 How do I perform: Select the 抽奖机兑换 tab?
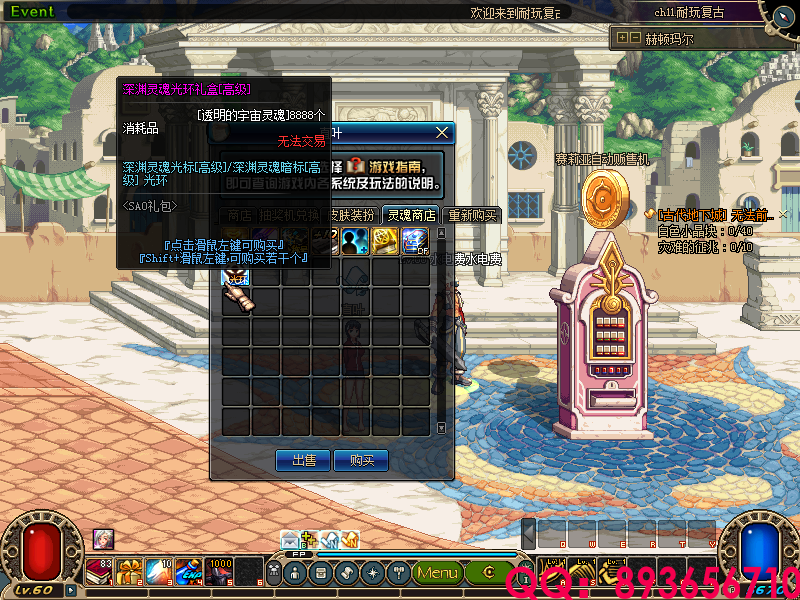[289, 215]
